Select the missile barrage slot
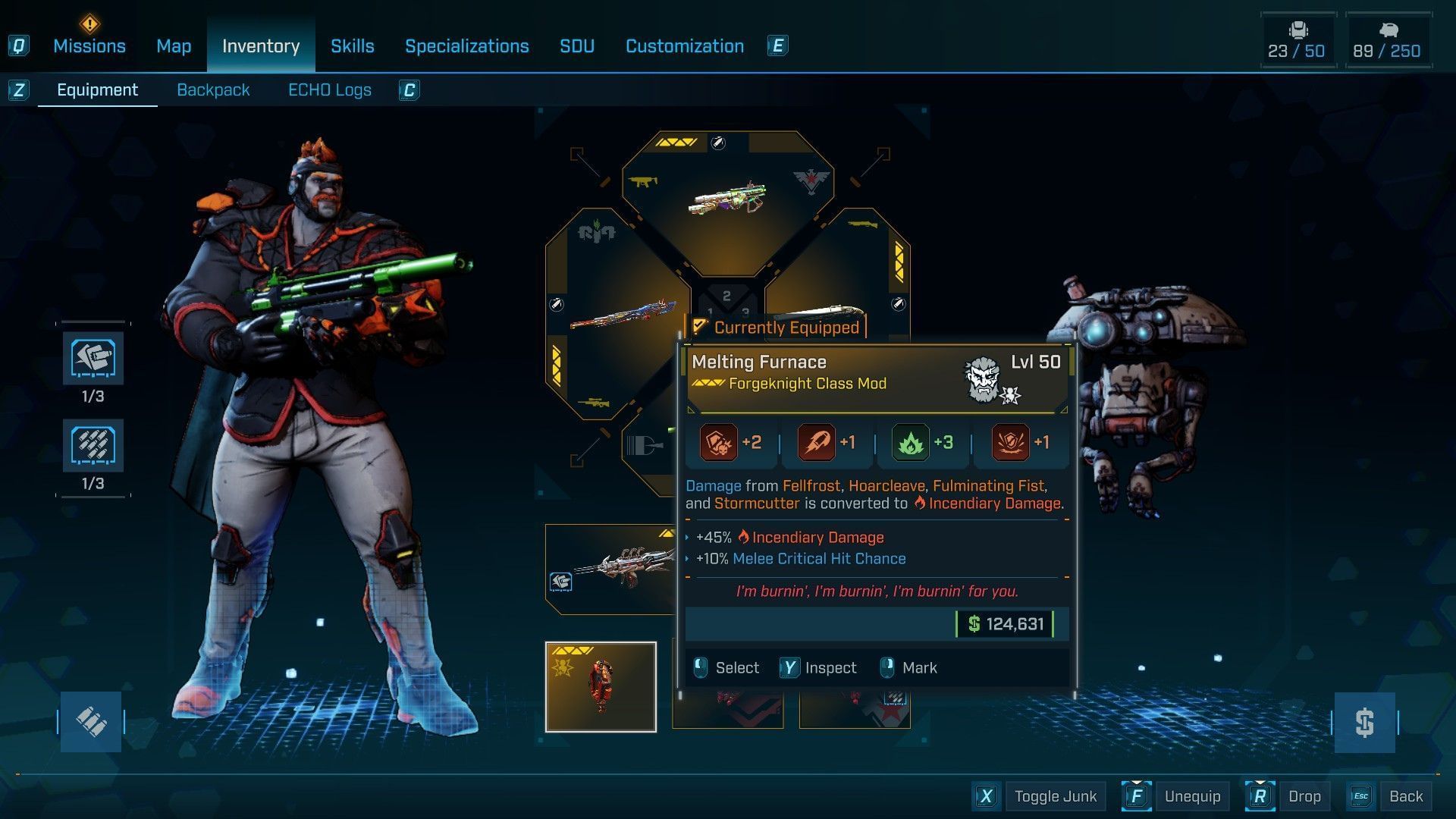 (x=93, y=446)
